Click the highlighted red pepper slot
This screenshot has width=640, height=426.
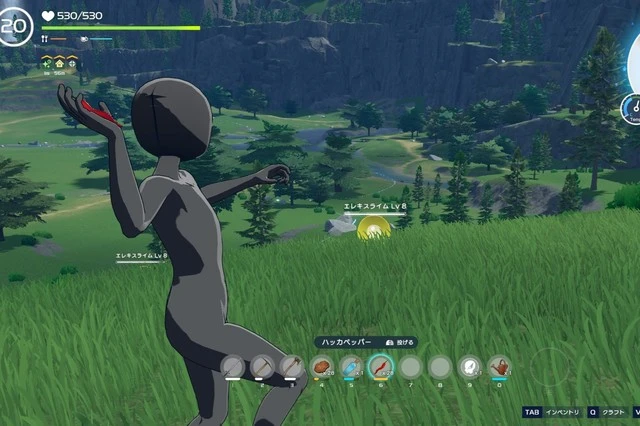(380, 368)
